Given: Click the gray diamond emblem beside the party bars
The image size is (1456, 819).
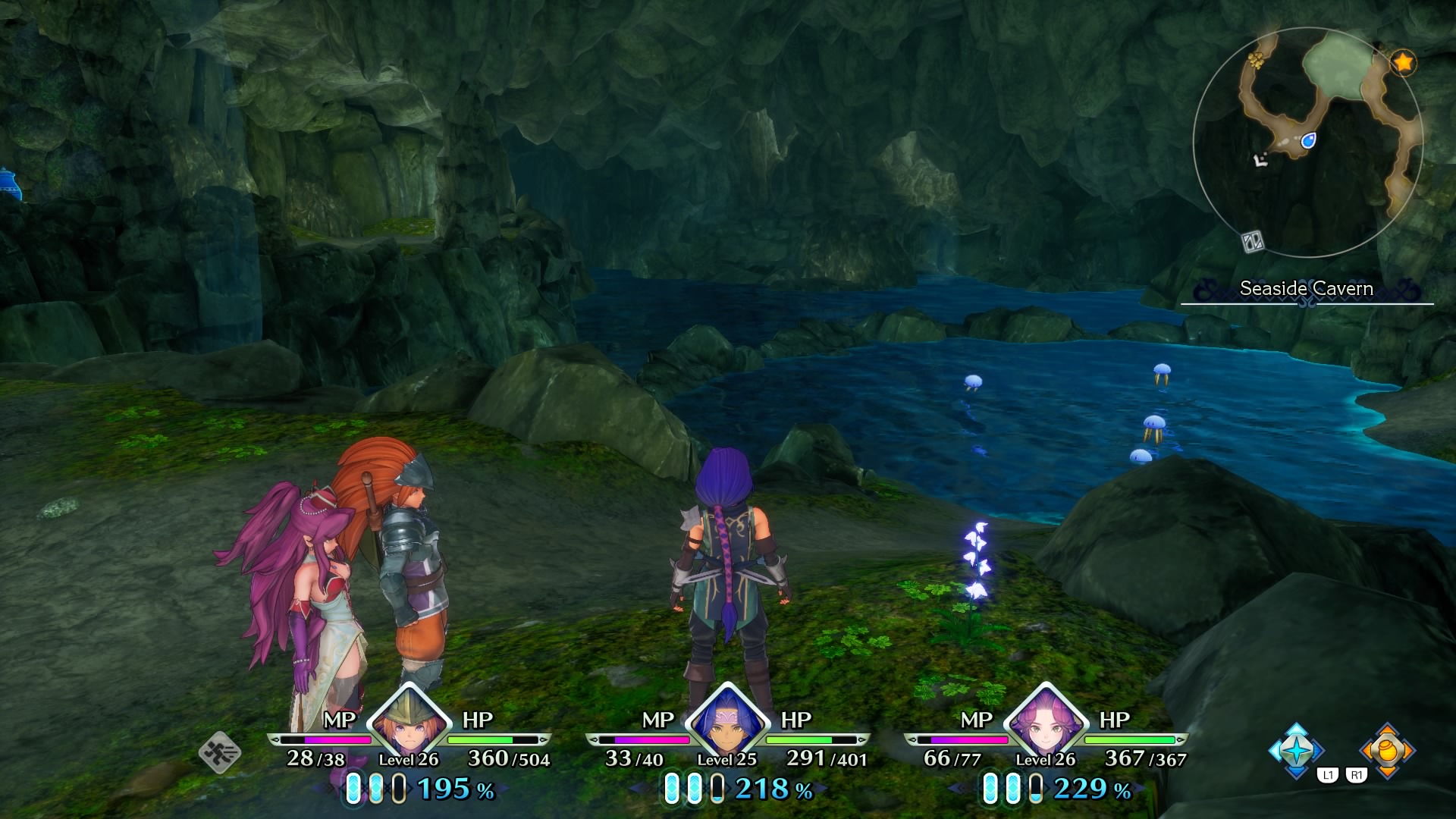Looking at the screenshot, I should pos(220,752).
